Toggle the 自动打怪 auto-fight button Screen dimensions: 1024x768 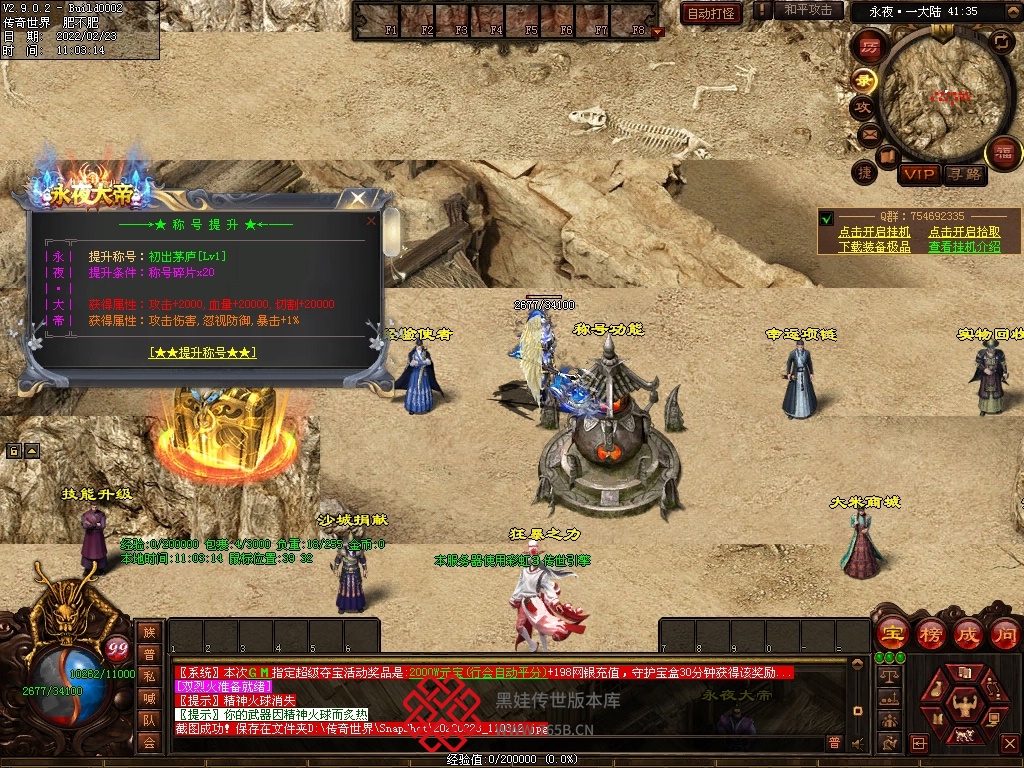click(x=711, y=13)
